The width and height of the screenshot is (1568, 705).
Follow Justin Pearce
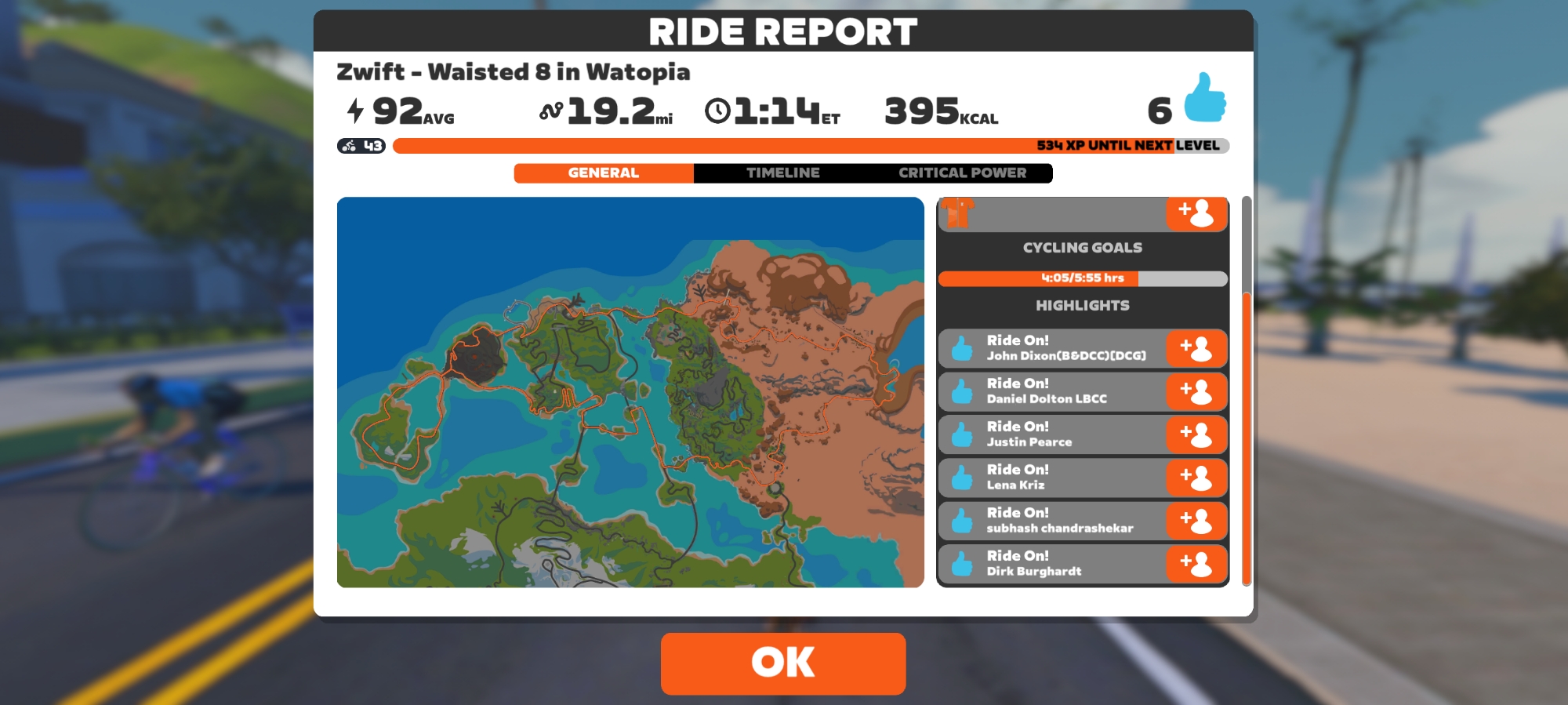[1196, 434]
